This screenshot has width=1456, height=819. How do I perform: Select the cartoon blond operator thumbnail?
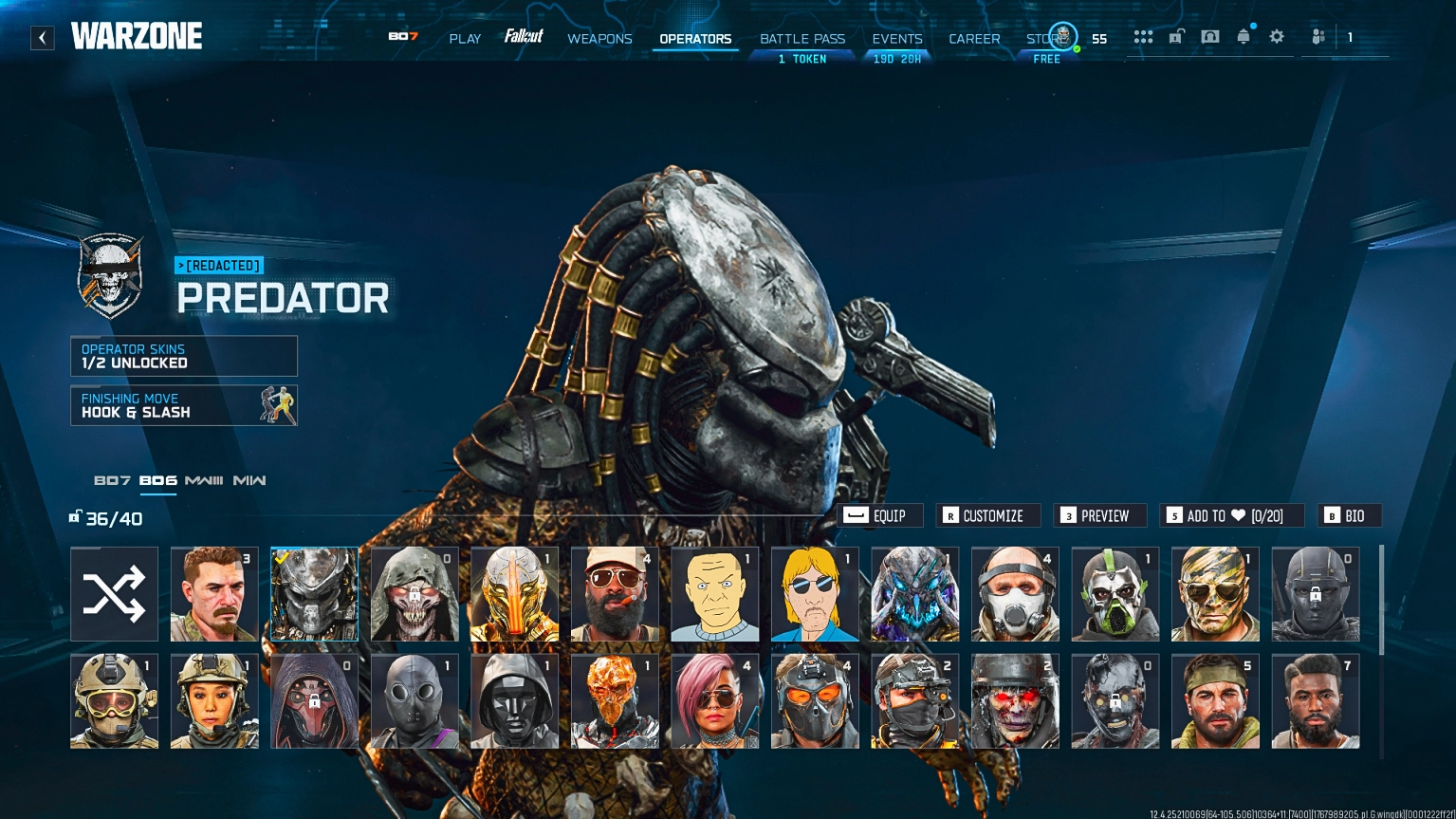pyautogui.click(x=814, y=593)
